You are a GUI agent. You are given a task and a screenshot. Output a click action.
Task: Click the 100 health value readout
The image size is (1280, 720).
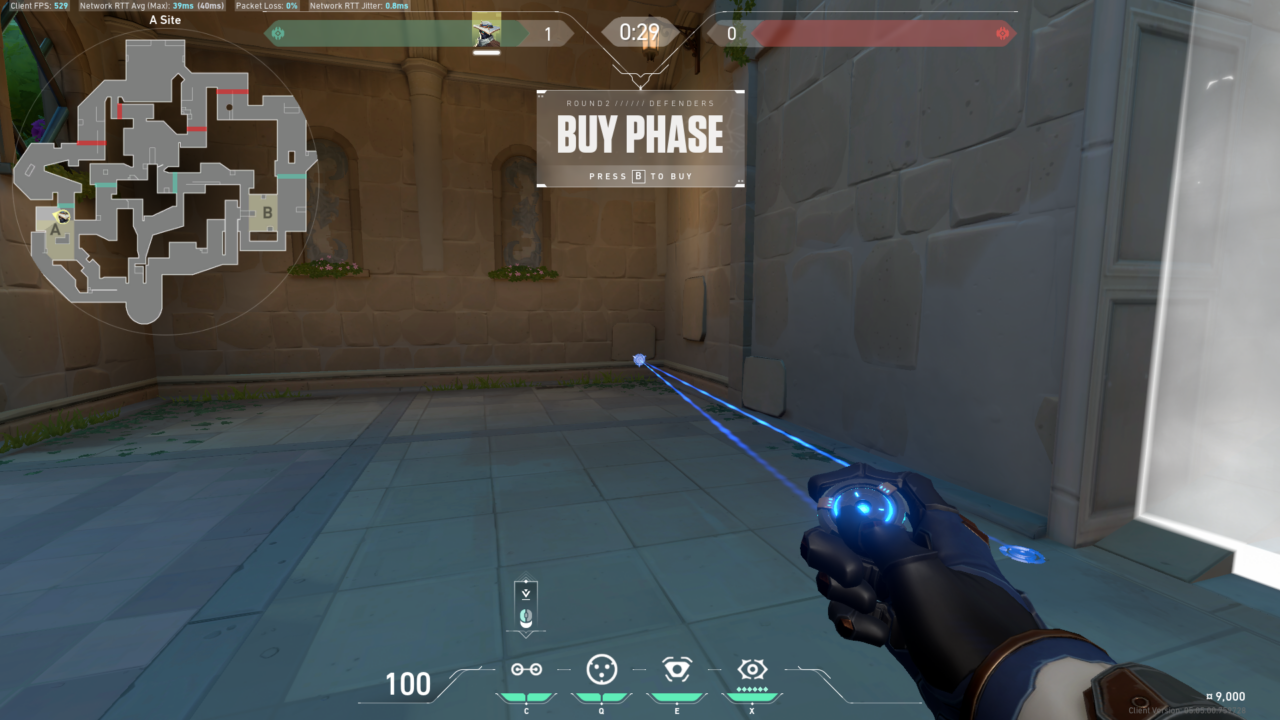(406, 686)
